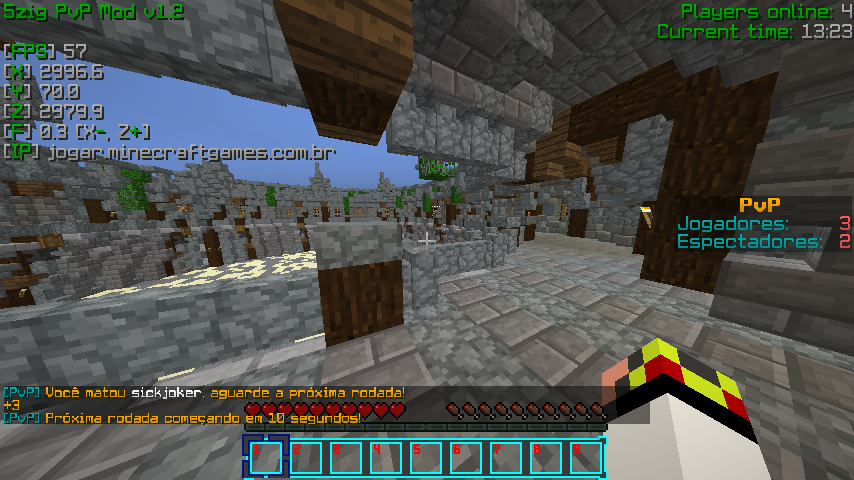
Task: Switch to hotbar slot 3
Action: [345, 457]
